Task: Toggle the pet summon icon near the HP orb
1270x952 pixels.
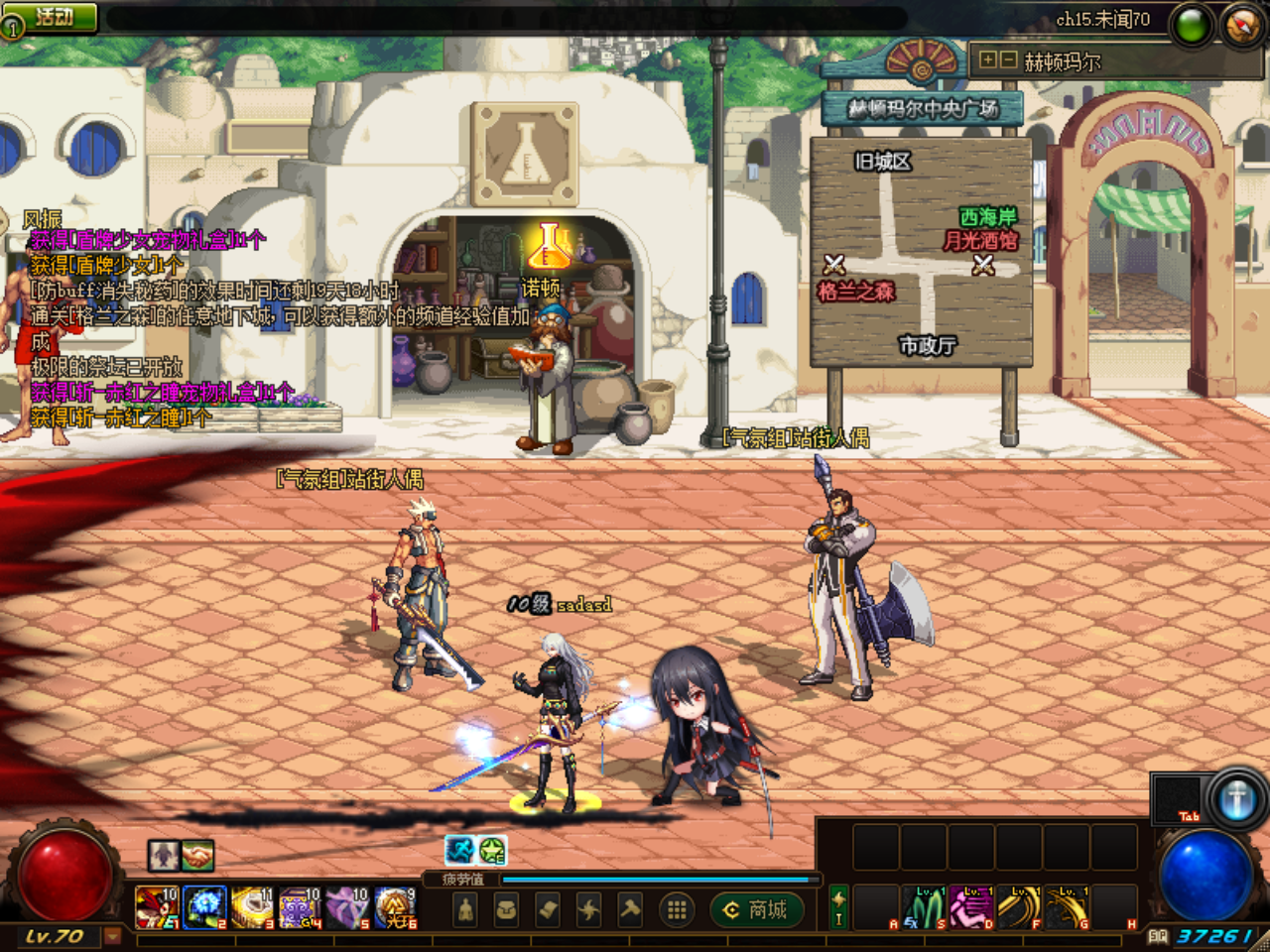Action: 163,854
